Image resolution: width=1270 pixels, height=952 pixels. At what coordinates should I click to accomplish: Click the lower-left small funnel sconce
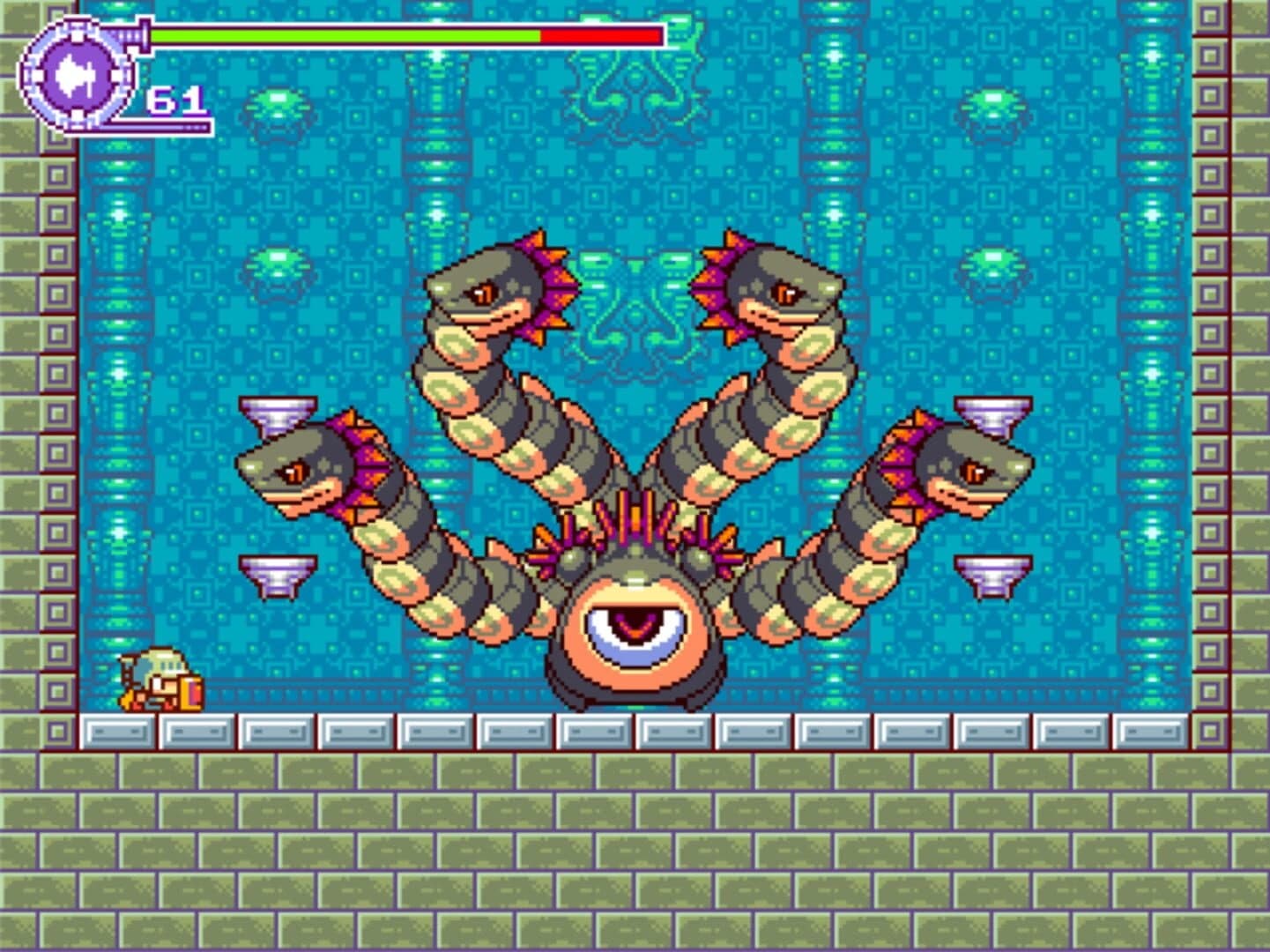[x=278, y=573]
